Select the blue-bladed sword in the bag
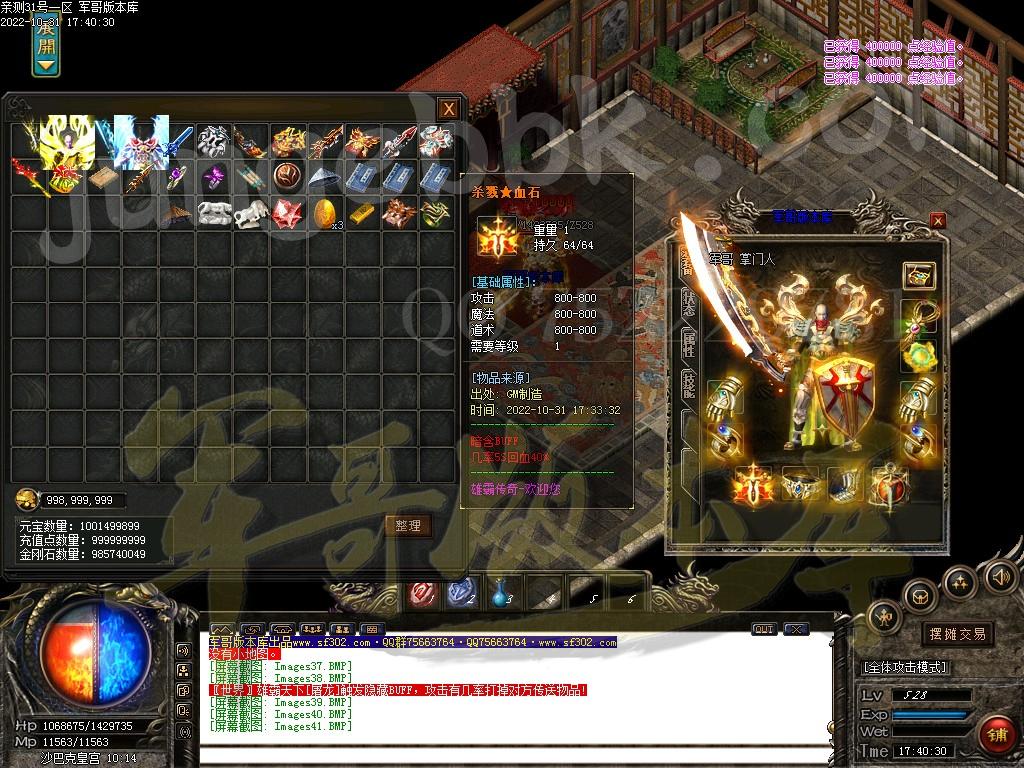The width and height of the screenshot is (1024, 768). pyautogui.click(x=178, y=141)
